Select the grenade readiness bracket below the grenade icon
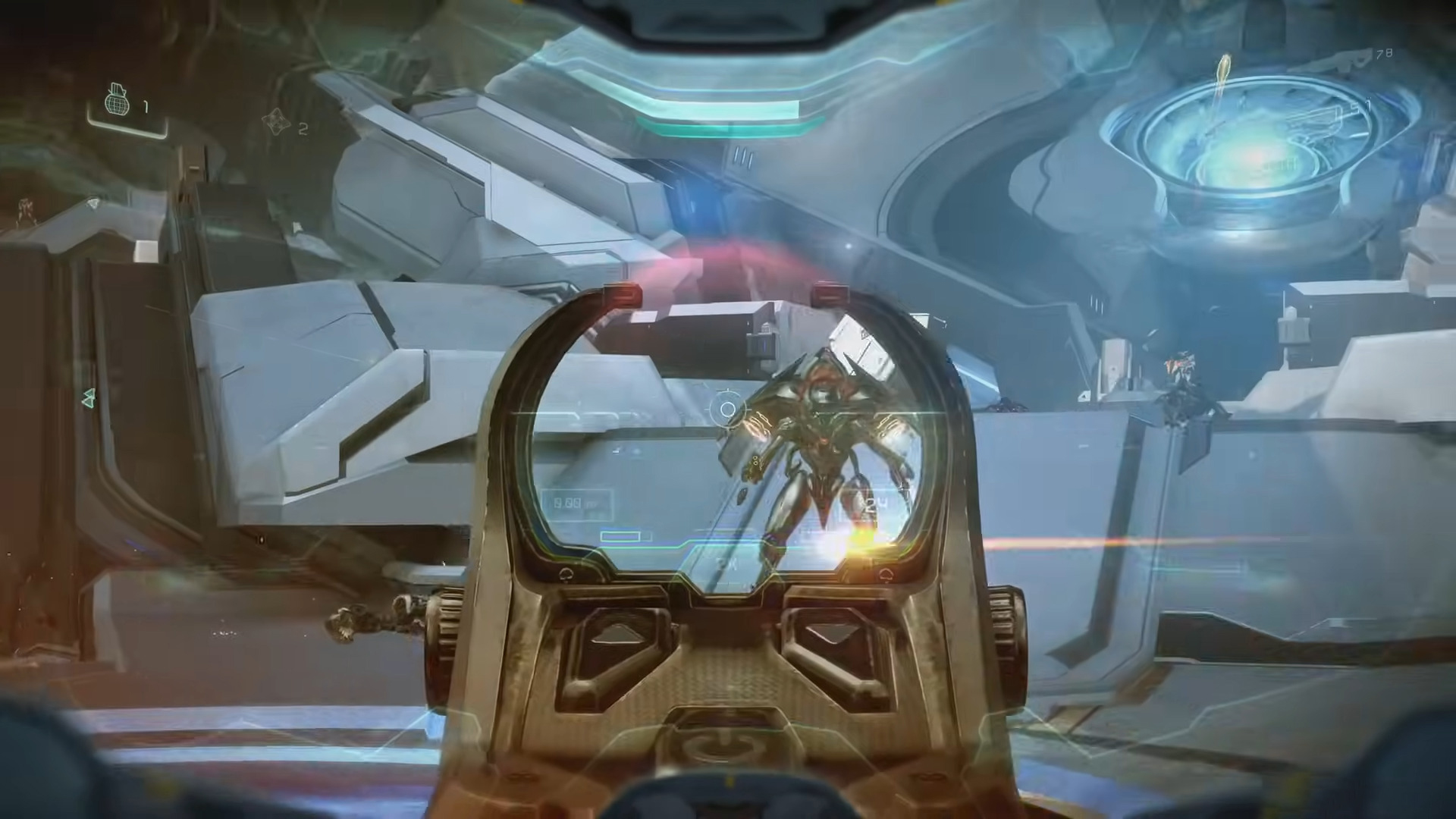 (129, 129)
